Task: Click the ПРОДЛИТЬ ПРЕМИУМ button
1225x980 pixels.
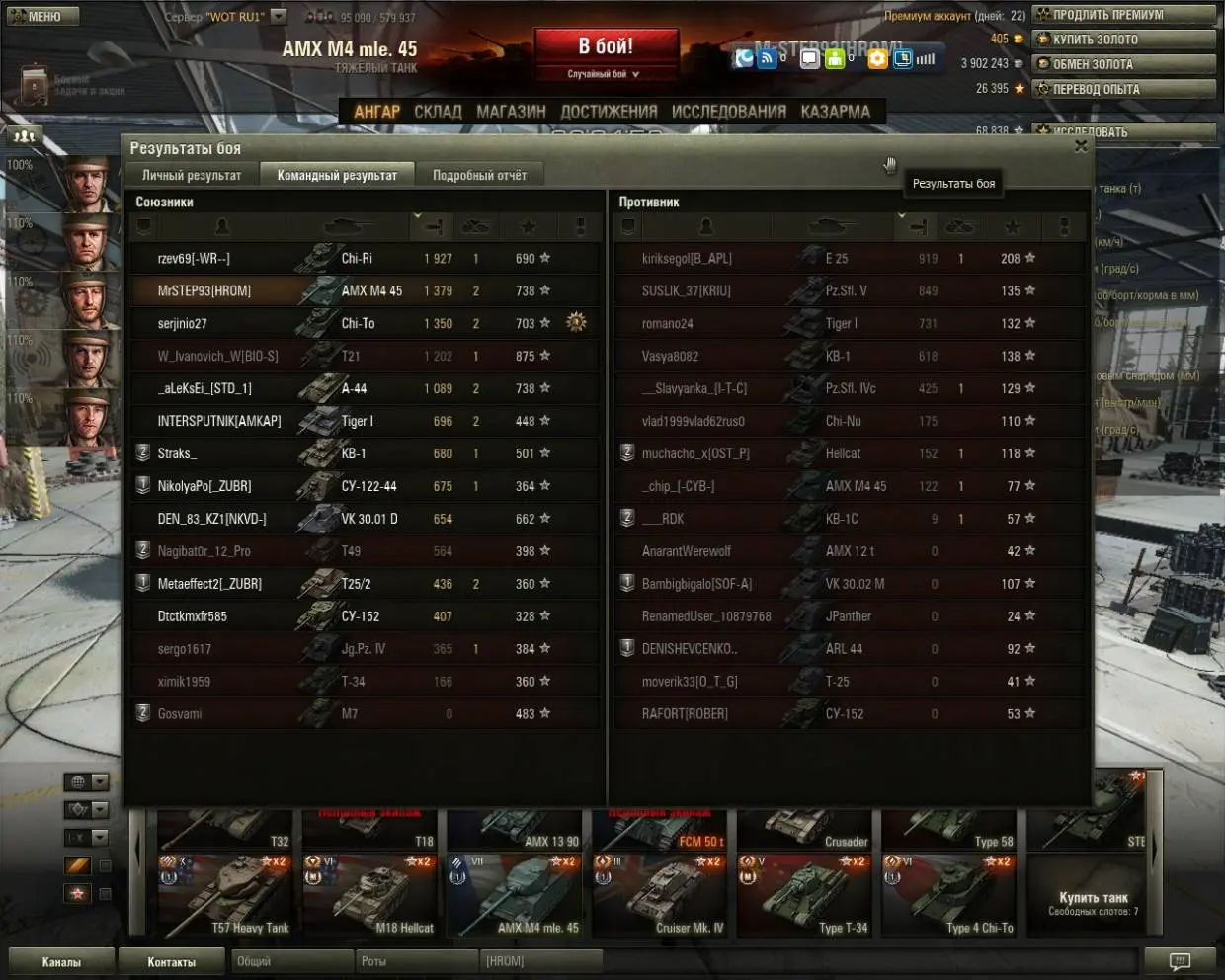Action: tap(1124, 15)
